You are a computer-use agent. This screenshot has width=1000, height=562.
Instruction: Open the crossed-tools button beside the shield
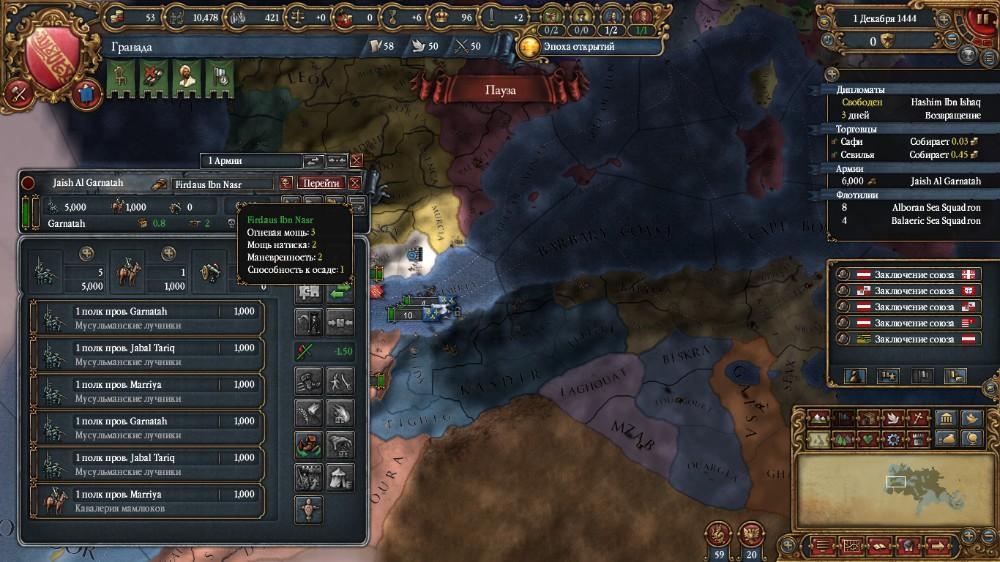point(17,92)
